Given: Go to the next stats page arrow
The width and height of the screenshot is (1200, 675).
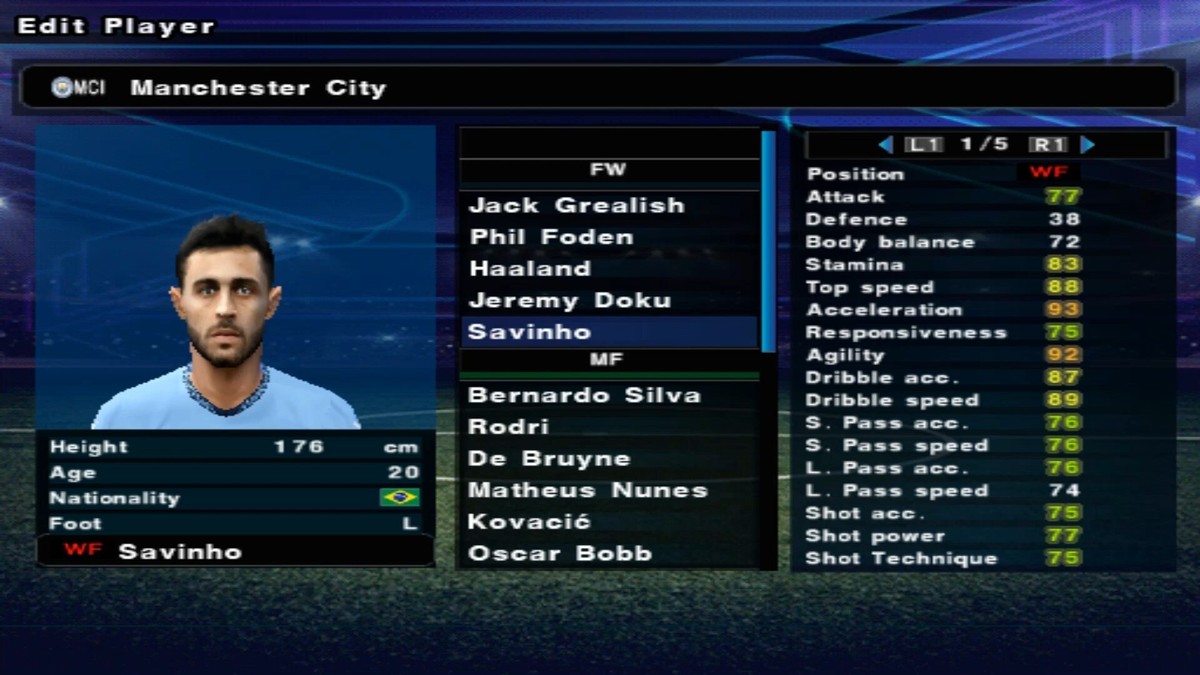Looking at the screenshot, I should 1088,145.
